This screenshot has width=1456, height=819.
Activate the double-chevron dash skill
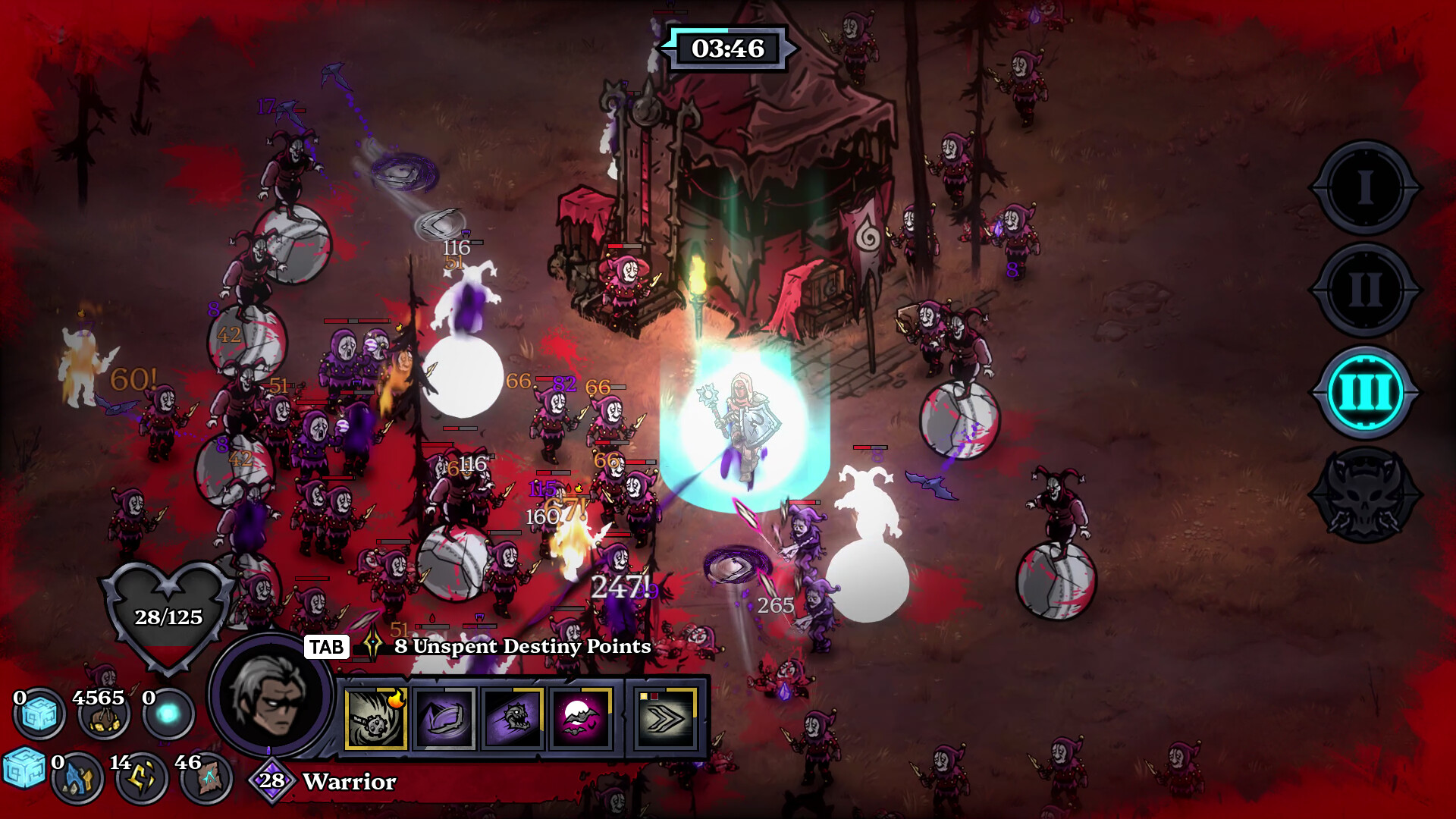667,719
